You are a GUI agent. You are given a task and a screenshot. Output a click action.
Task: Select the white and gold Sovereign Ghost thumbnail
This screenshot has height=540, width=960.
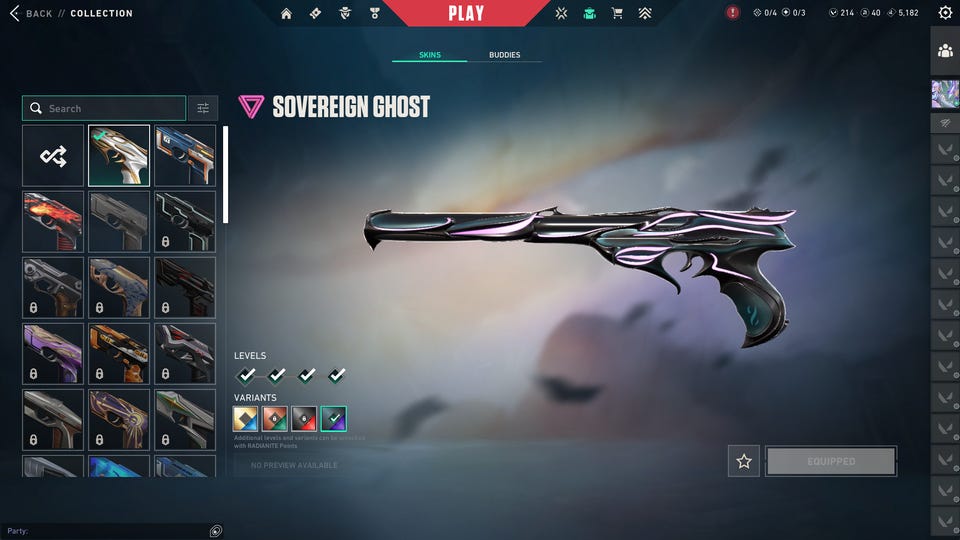click(119, 155)
